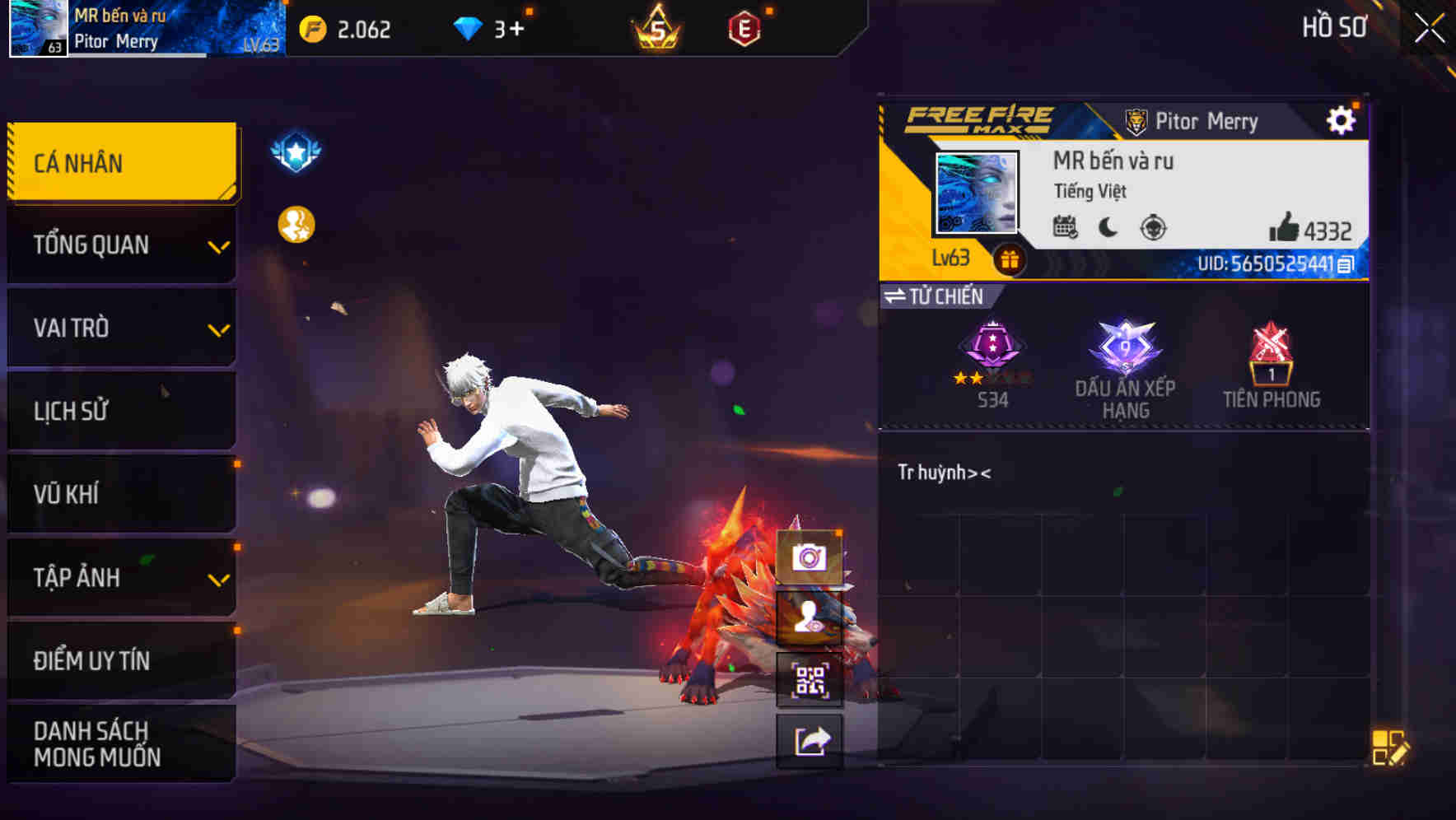Expand the TẬP ẢNH section
1456x820 pixels.
click(x=121, y=577)
